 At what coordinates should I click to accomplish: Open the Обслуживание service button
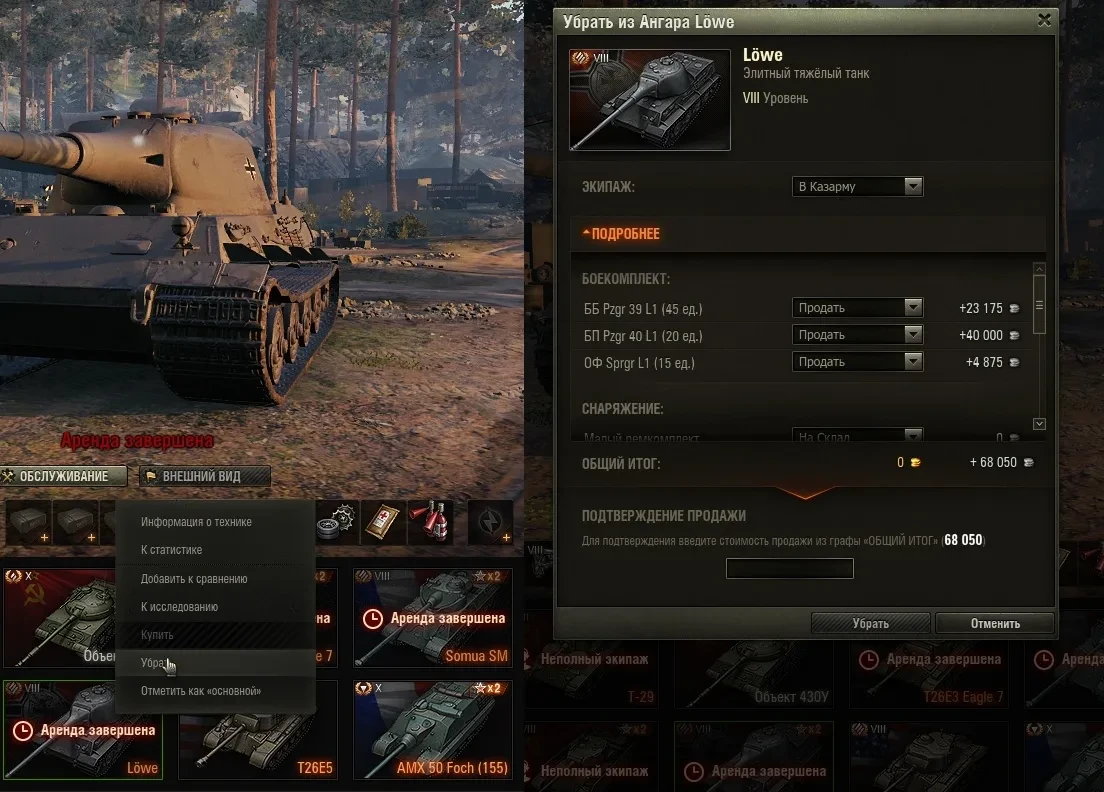[x=64, y=476]
